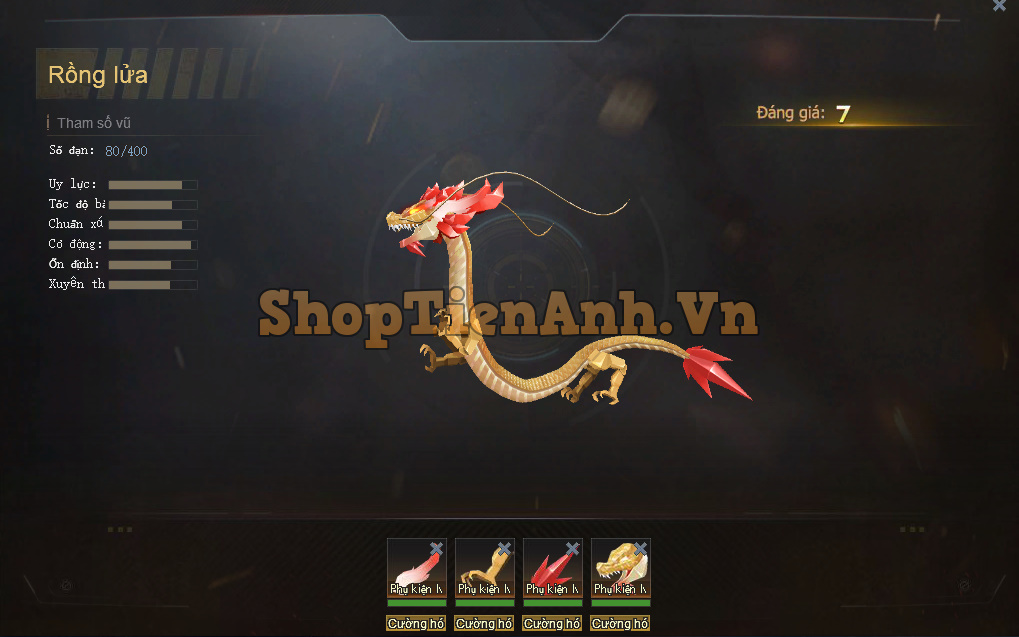Close the Rồng lửa weapon detail panel
This screenshot has height=637, width=1019.
pos(999,6)
